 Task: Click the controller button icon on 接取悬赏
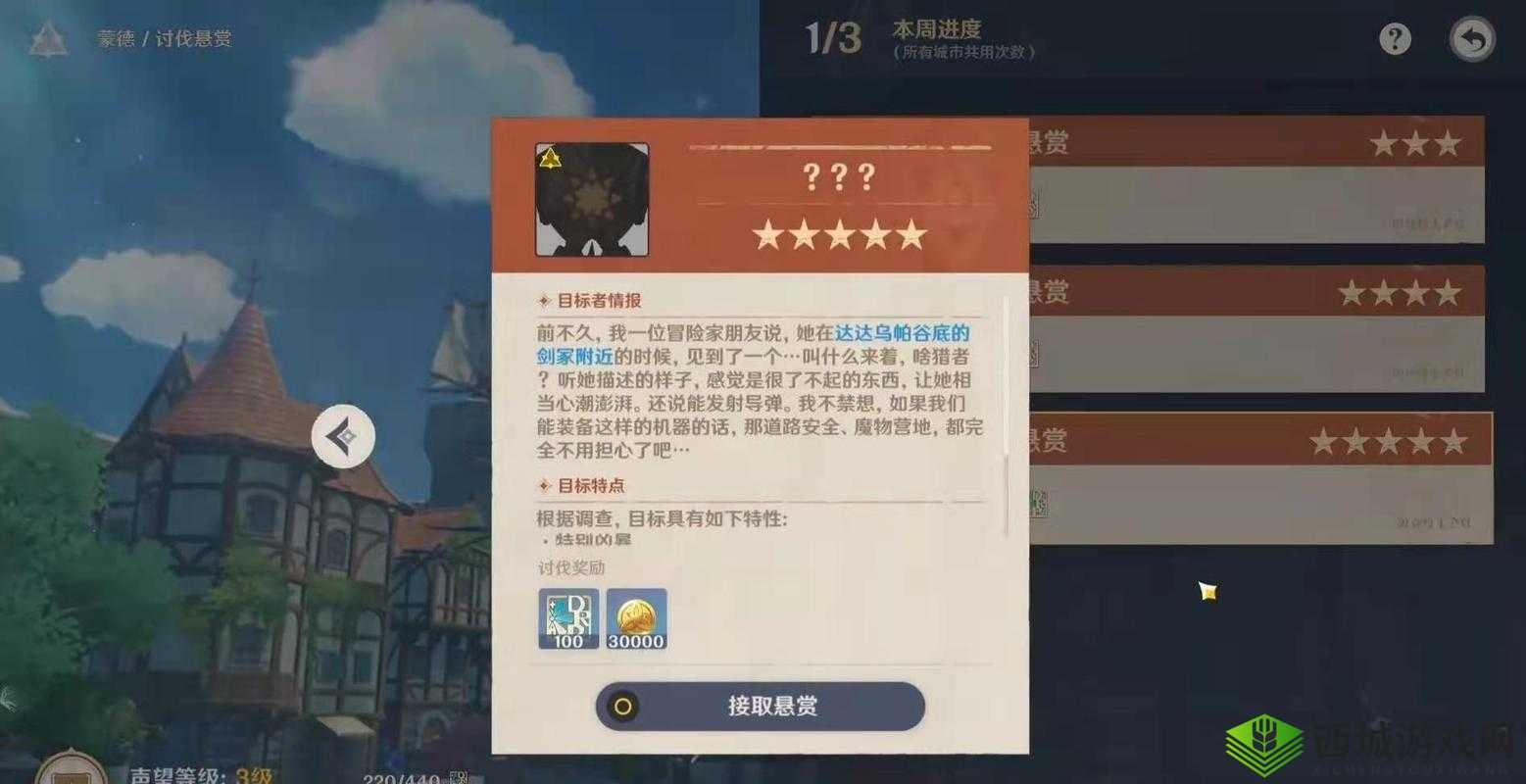[x=624, y=706]
